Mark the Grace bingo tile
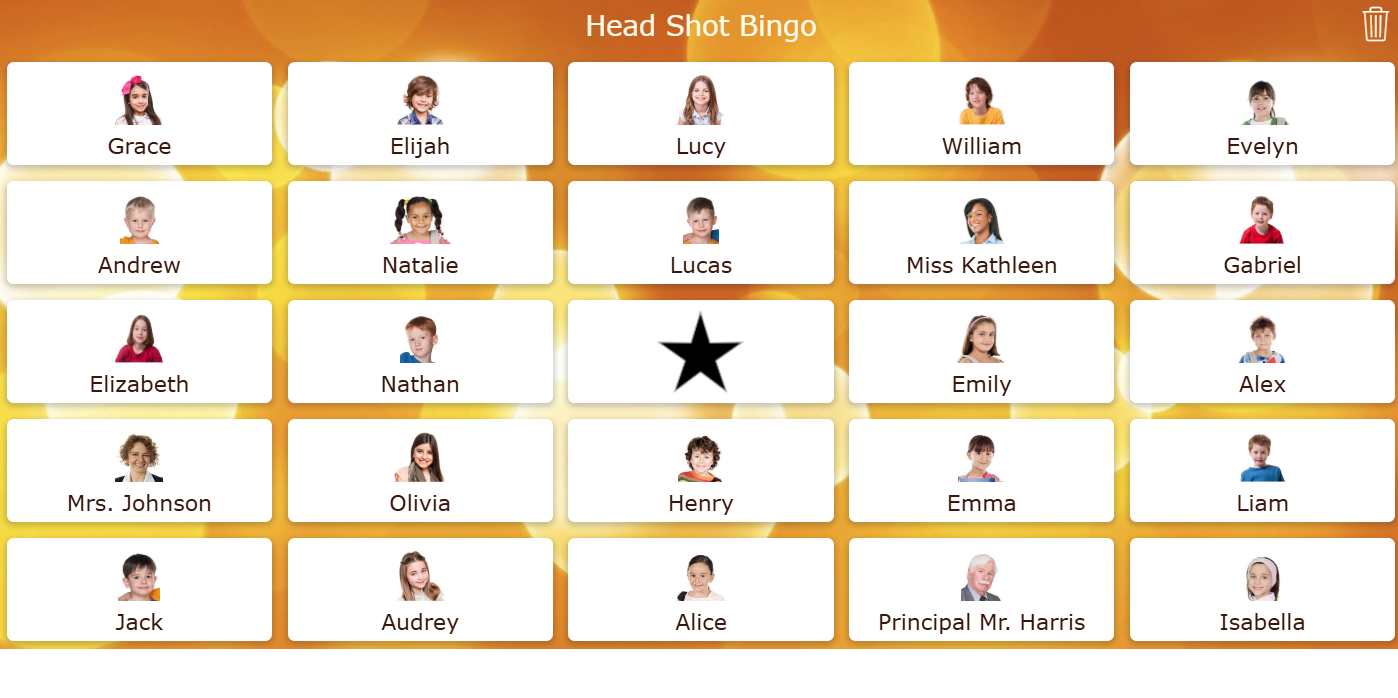Image resolution: width=1398 pixels, height=698 pixels. point(139,114)
